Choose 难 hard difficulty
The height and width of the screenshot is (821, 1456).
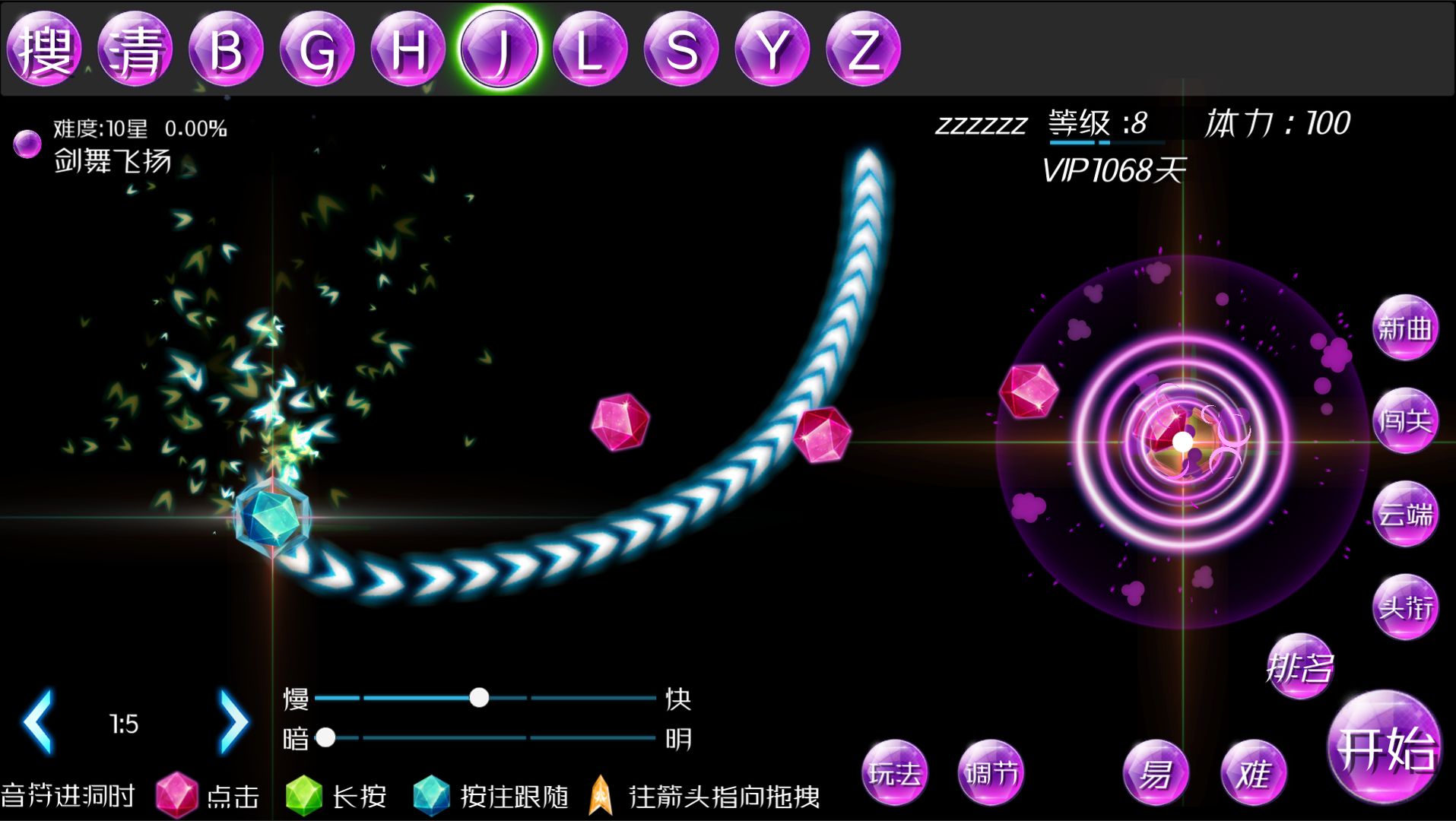(x=1253, y=772)
